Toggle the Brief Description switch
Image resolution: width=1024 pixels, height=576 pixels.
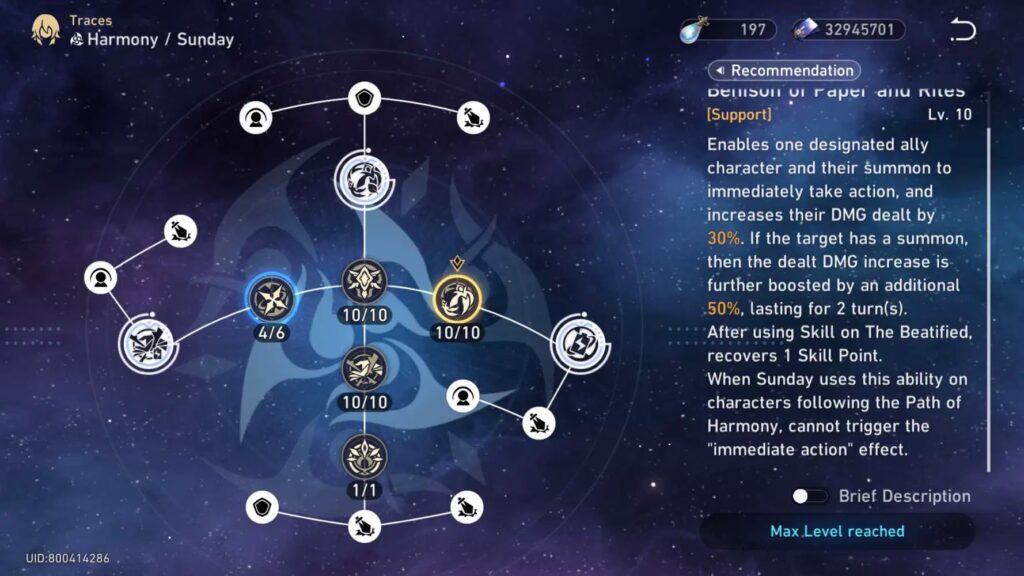click(810, 496)
